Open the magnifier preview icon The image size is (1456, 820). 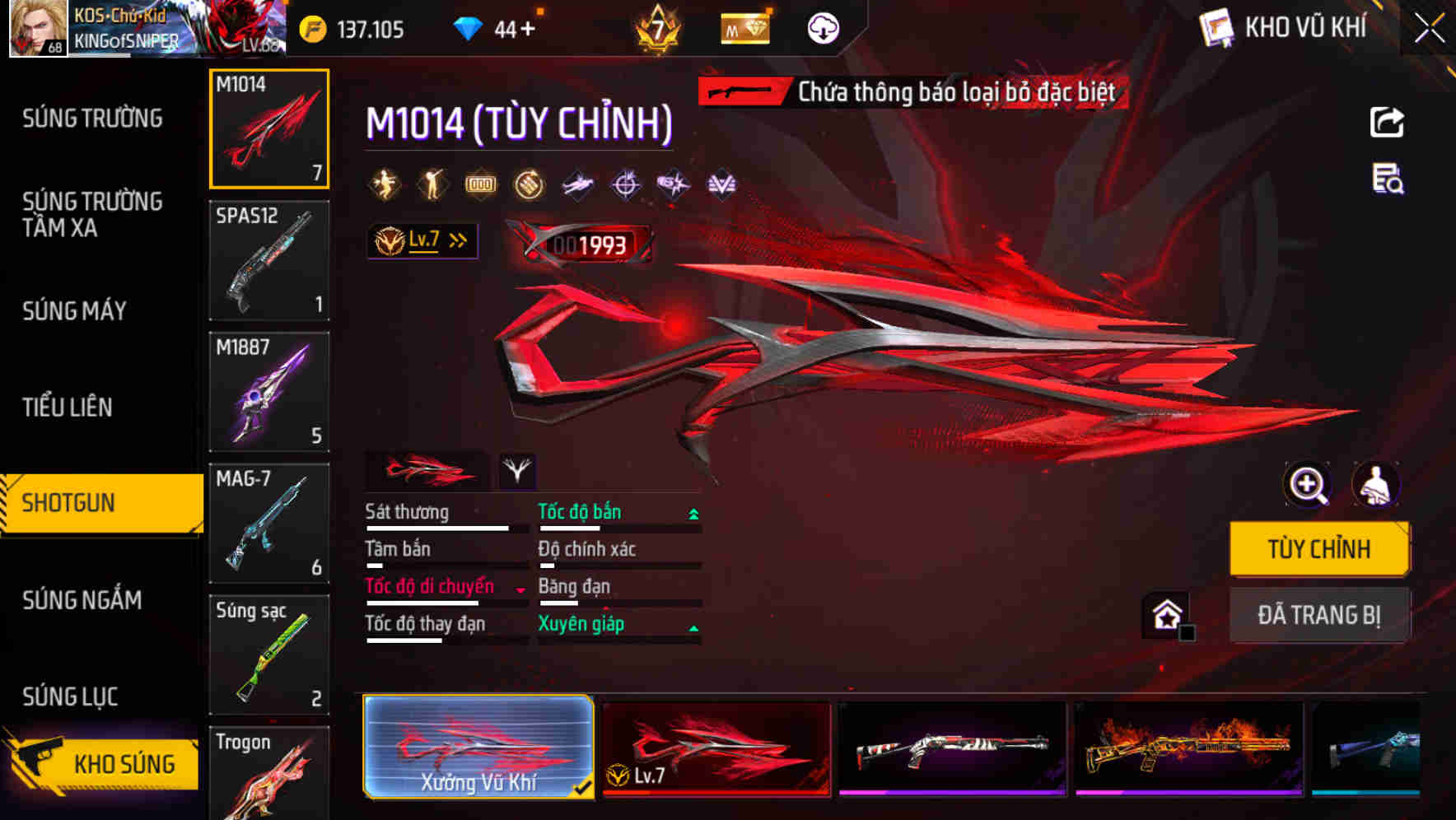tap(1306, 484)
